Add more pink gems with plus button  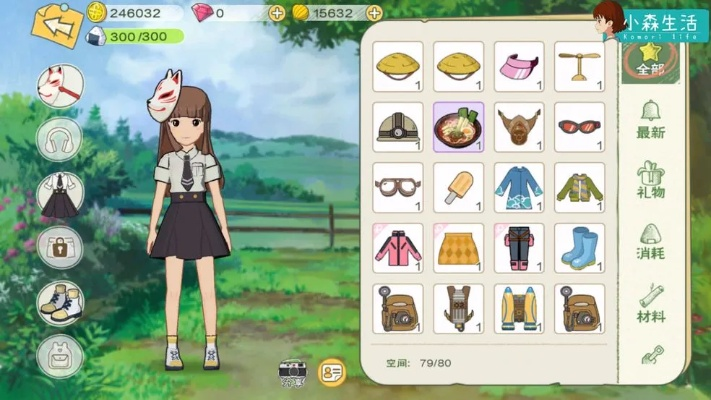[x=277, y=13]
